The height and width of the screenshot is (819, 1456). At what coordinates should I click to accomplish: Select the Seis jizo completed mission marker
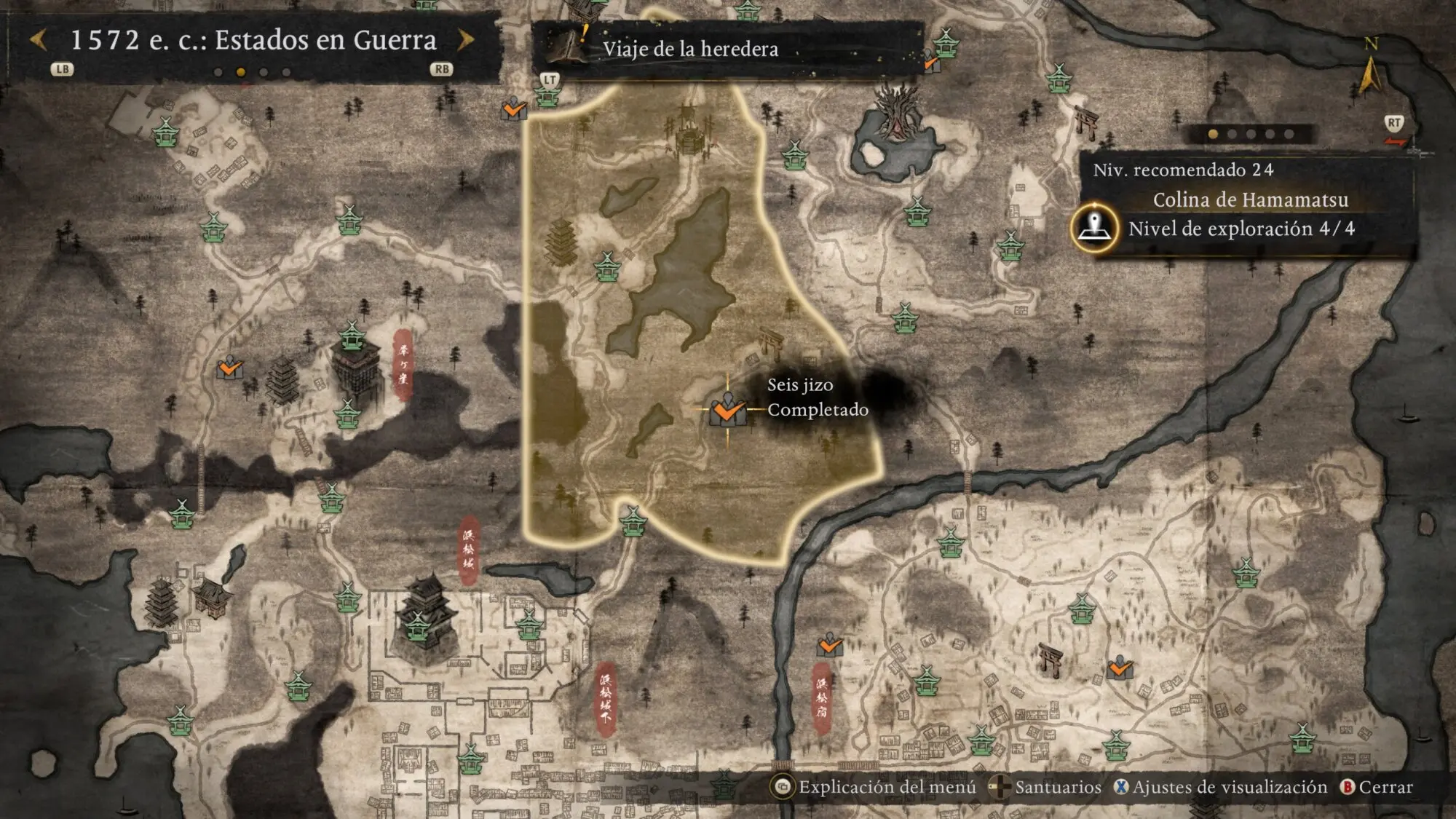coord(727,410)
